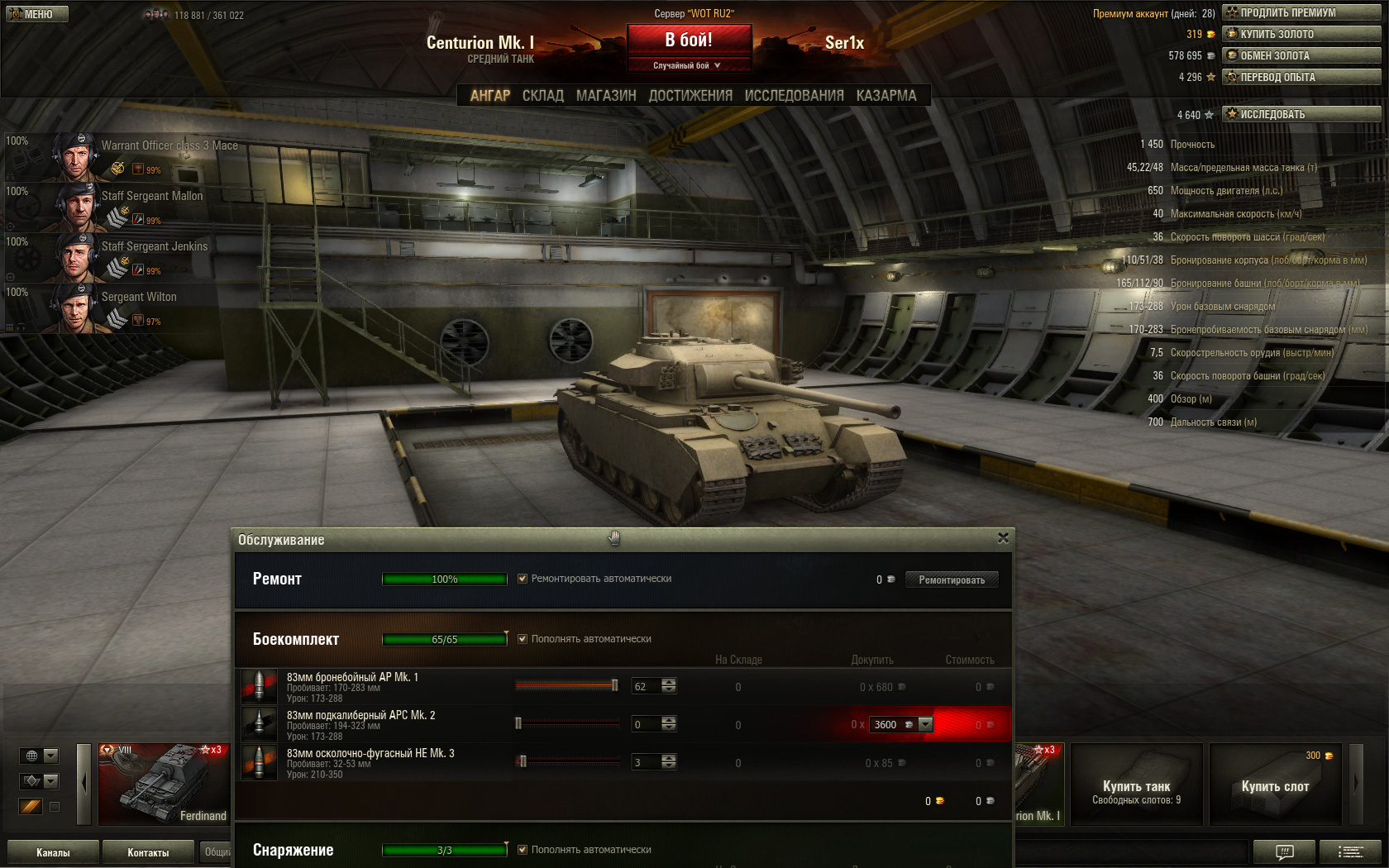Screen dimensions: 1389x868
Task: Open the Каналы chat button
Action: click(x=53, y=852)
